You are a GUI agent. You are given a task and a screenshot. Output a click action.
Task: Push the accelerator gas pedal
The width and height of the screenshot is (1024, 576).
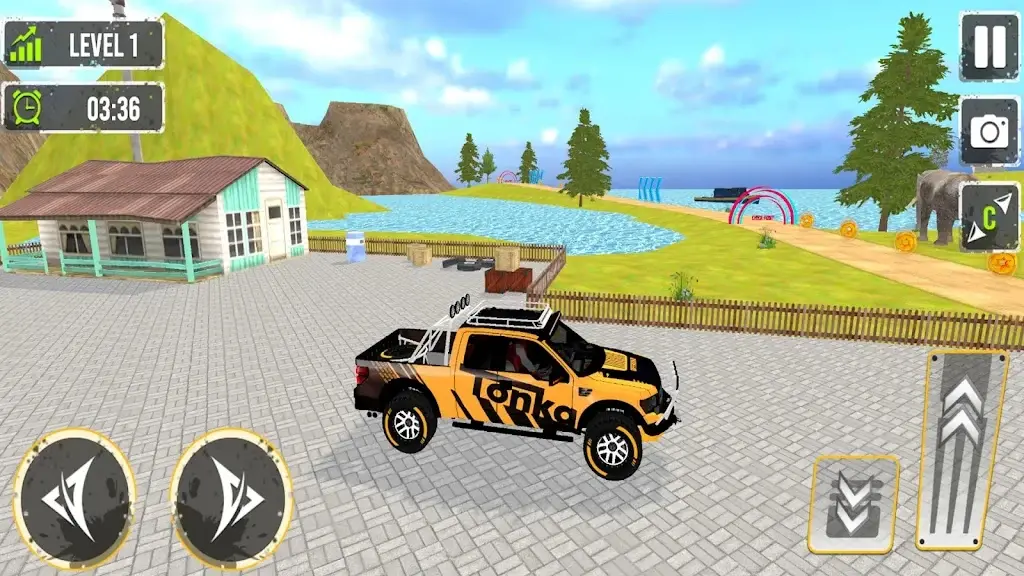pyautogui.click(x=962, y=449)
